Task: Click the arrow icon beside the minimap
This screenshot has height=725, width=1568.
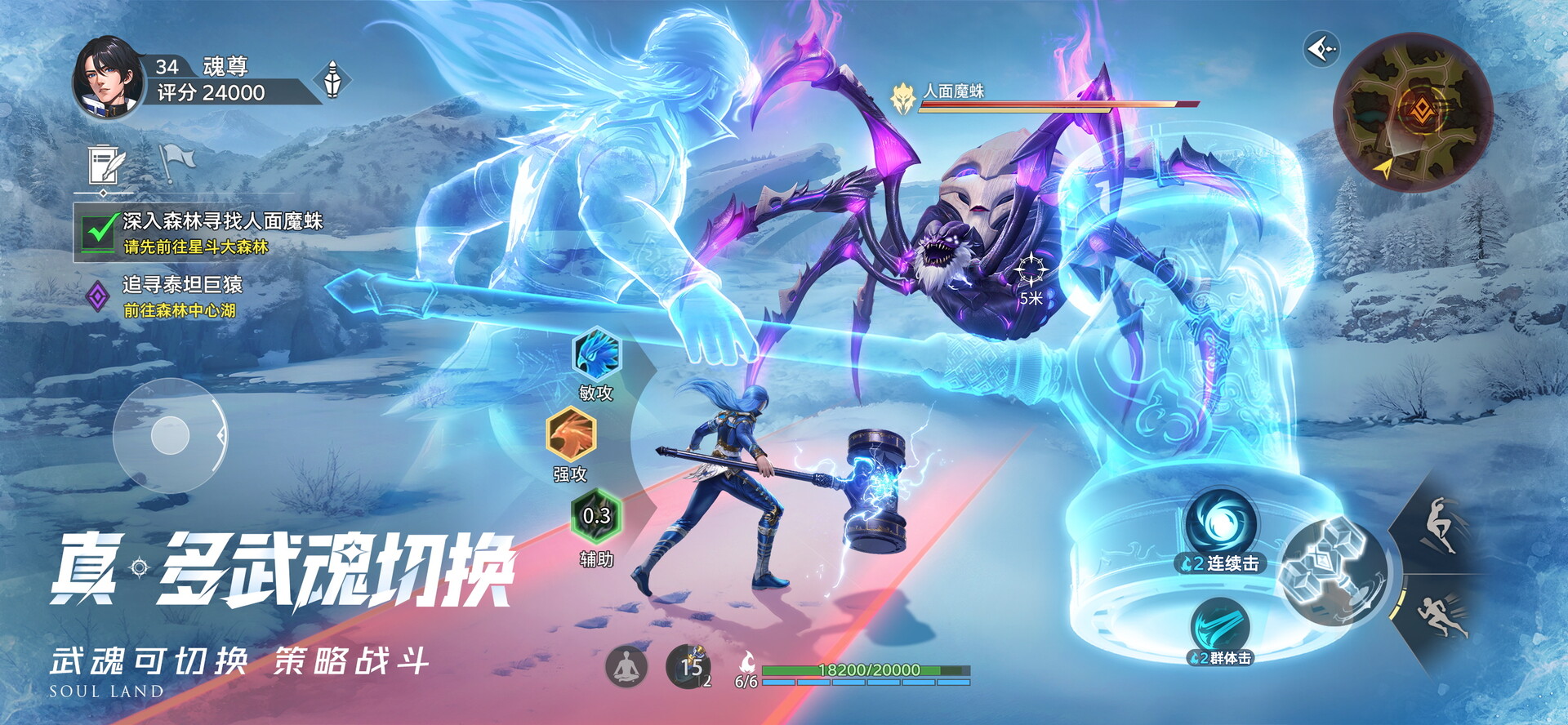Action: pos(1321,50)
